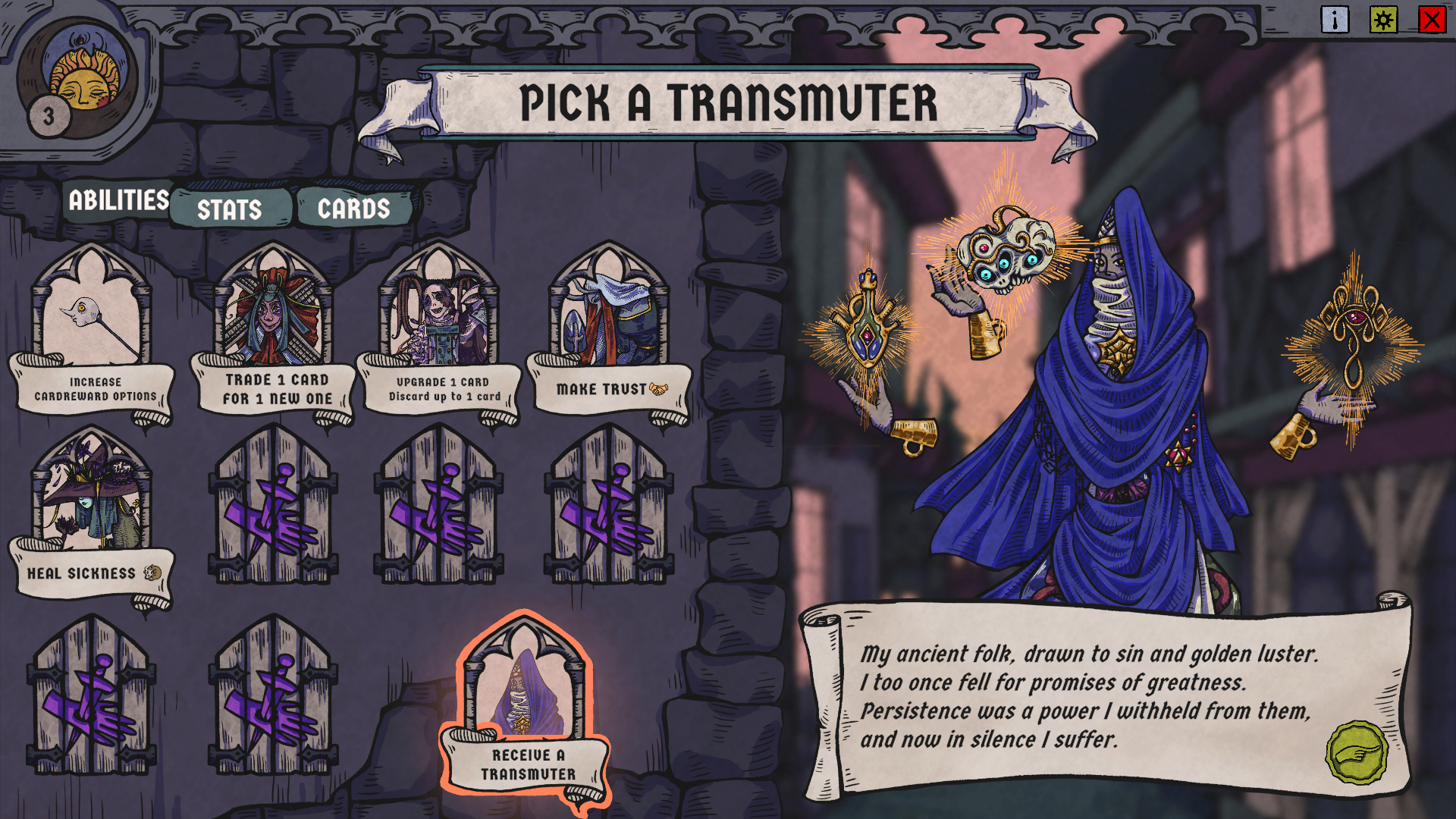Image resolution: width=1456 pixels, height=819 pixels.
Task: Open the info panel
Action: [1335, 20]
